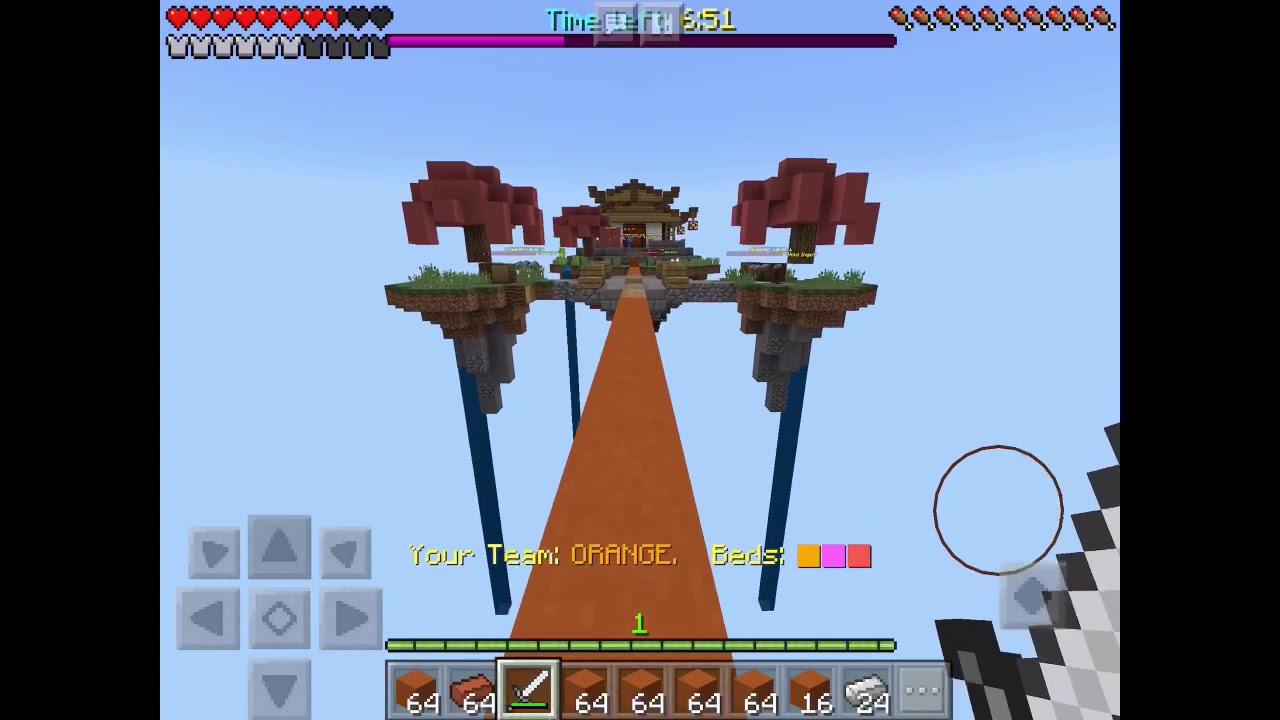Tap the red bed status square
1280x720 pixels.
(860, 556)
